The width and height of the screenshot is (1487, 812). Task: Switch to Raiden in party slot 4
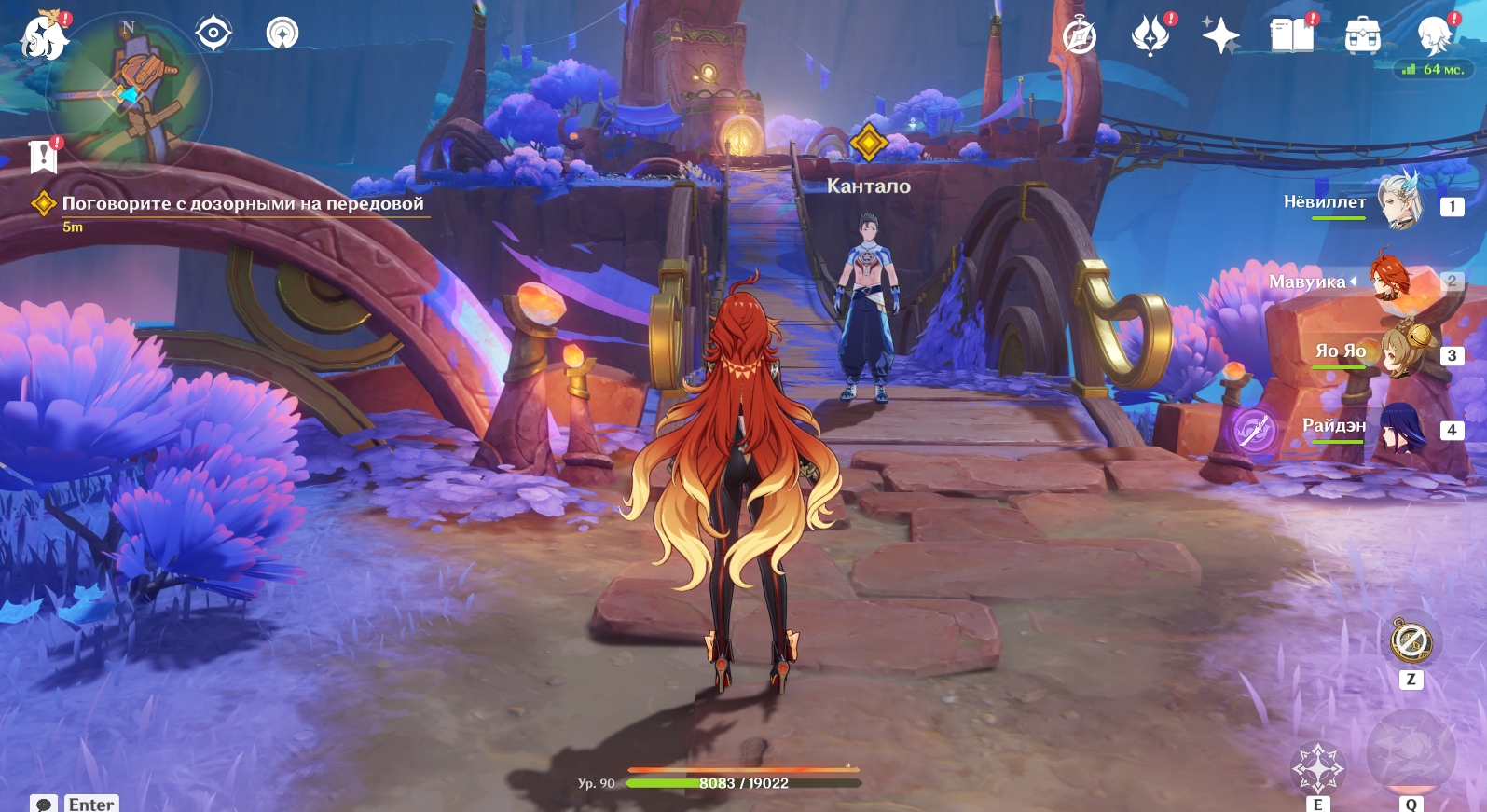(1398, 427)
